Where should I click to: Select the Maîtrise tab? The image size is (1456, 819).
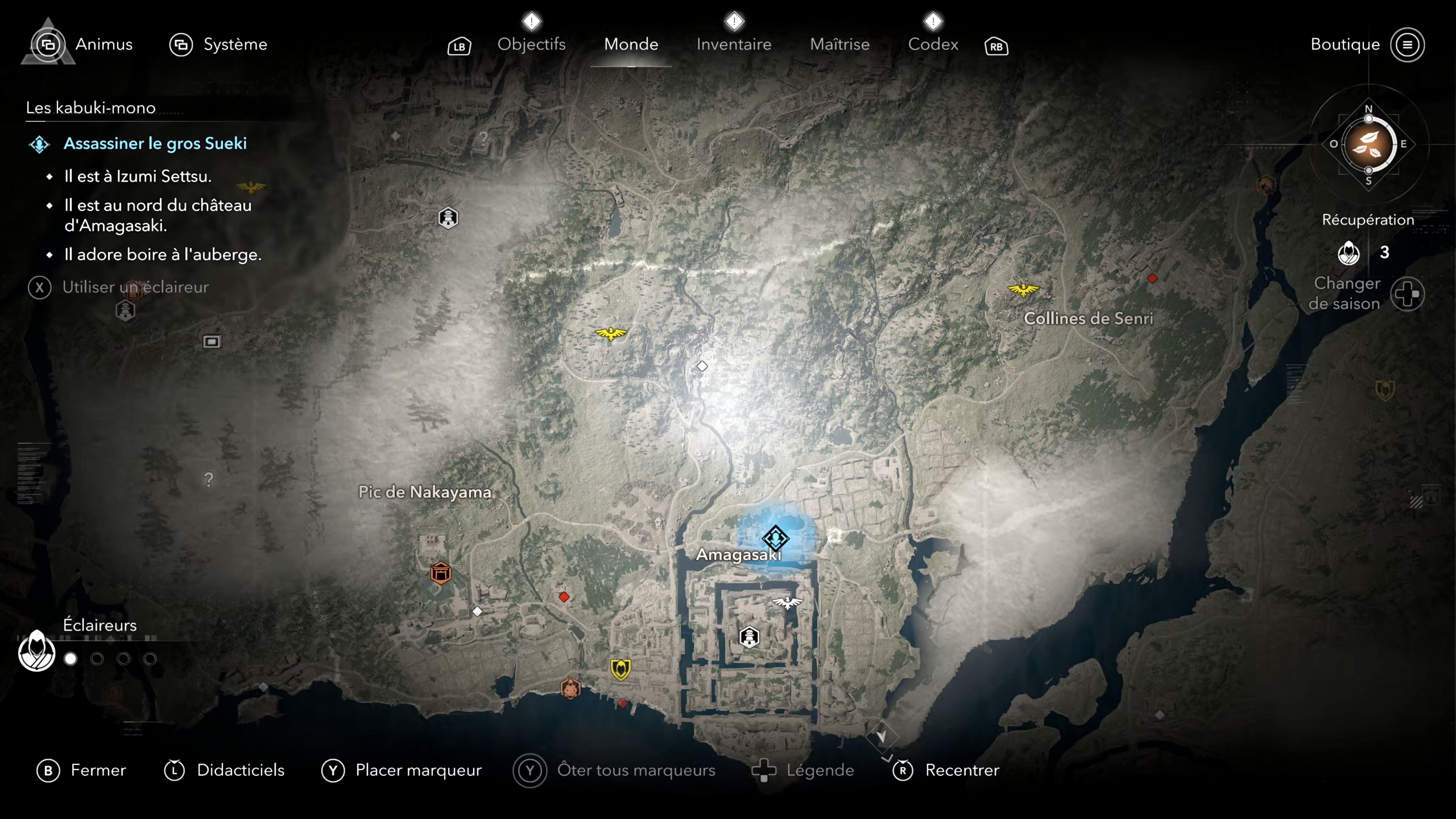(x=839, y=44)
